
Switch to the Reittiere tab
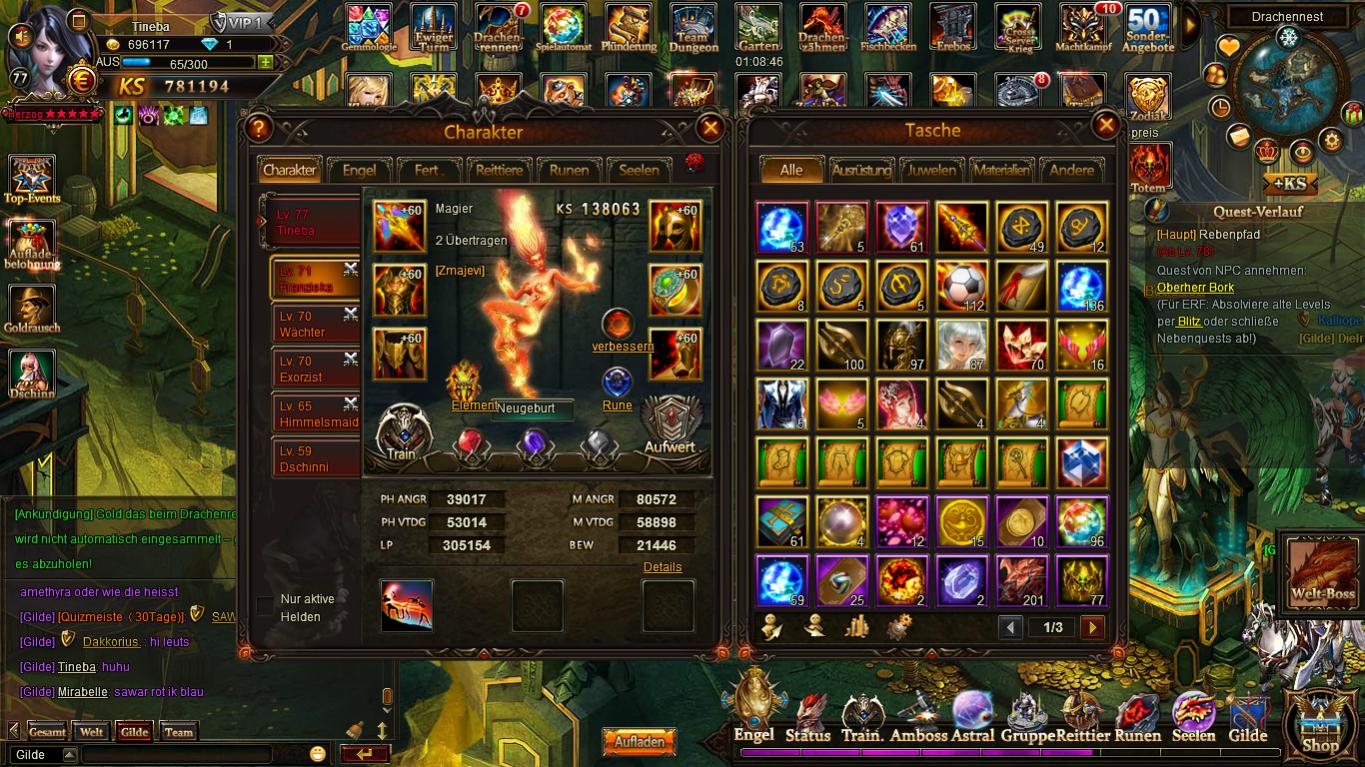pos(499,170)
